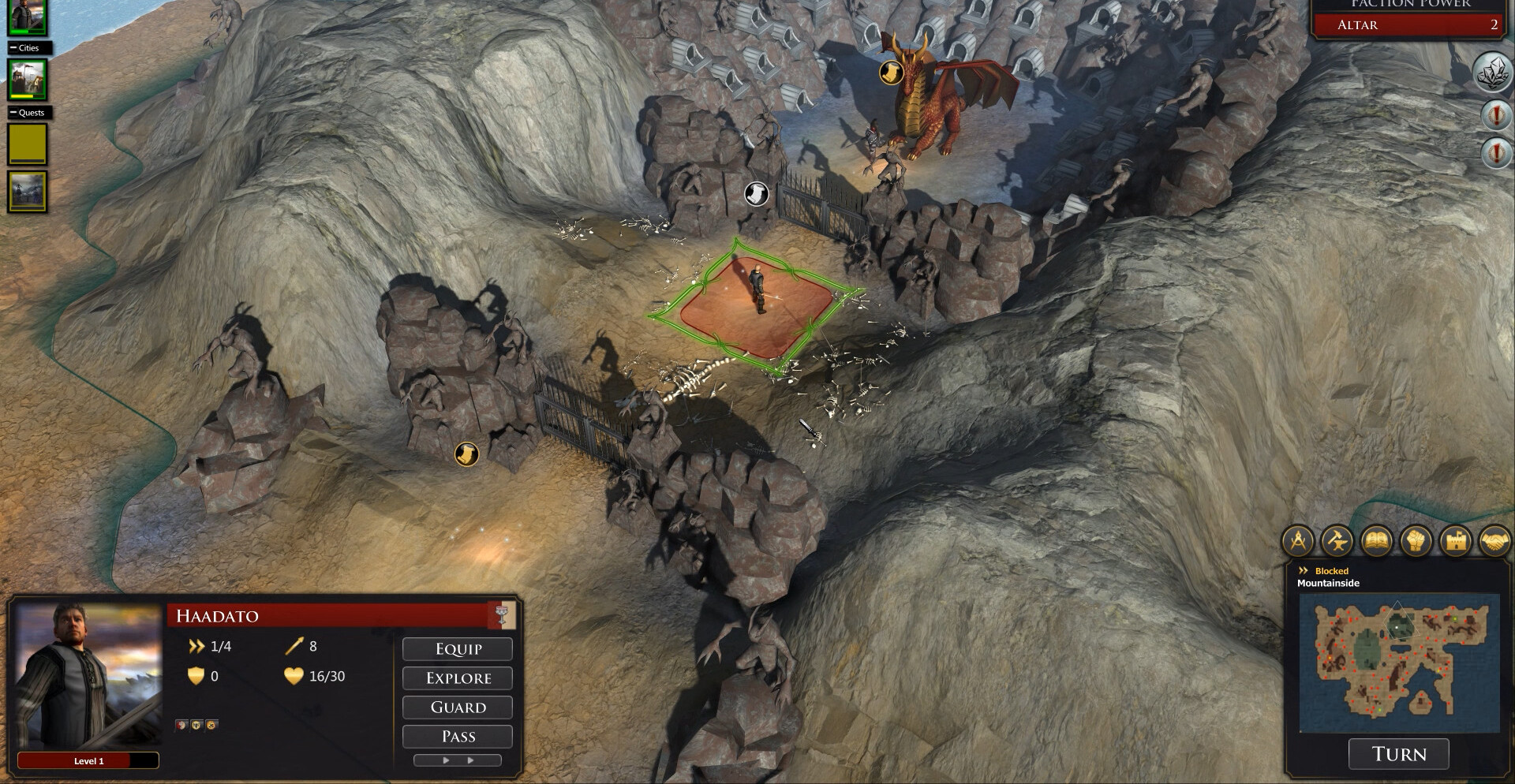
Task: Select the city thumbnail under Cities
Action: 28,79
